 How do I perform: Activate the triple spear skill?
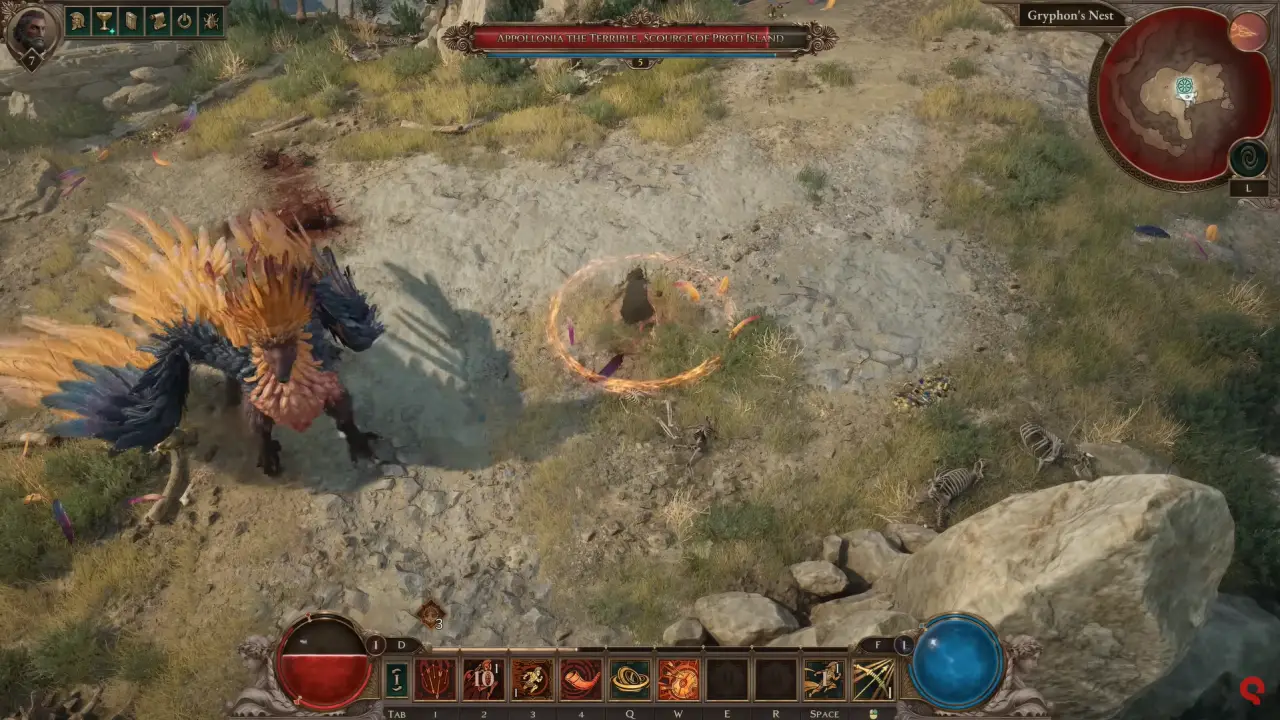(x=435, y=680)
